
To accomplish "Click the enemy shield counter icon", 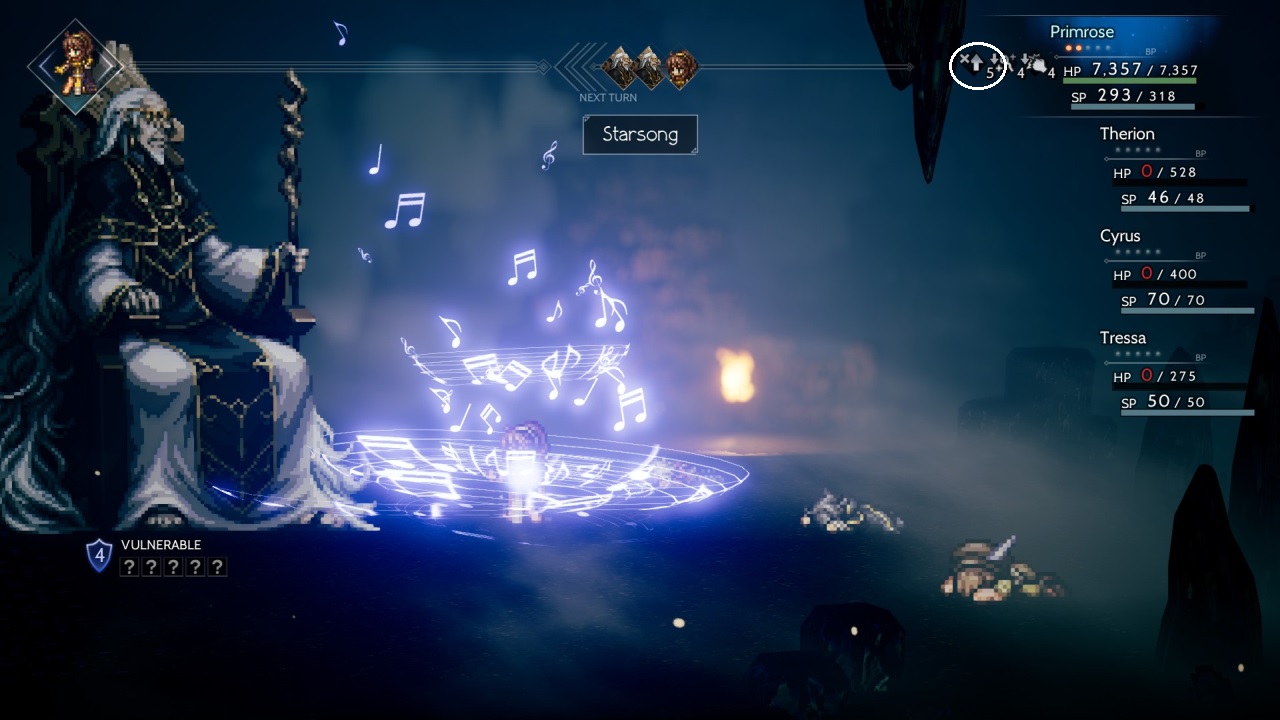I will click(x=99, y=555).
